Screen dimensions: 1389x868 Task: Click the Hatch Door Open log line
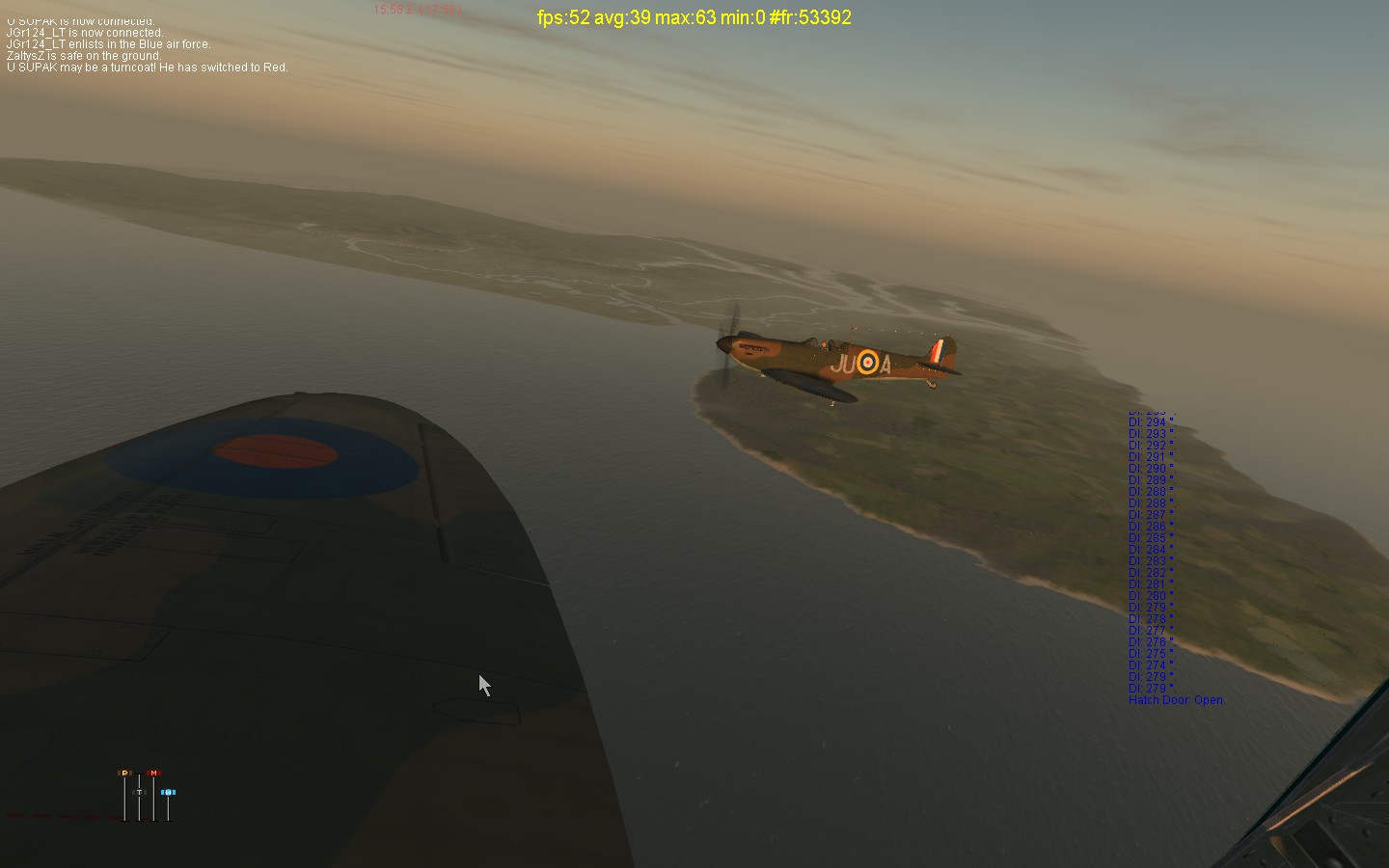point(1176,700)
